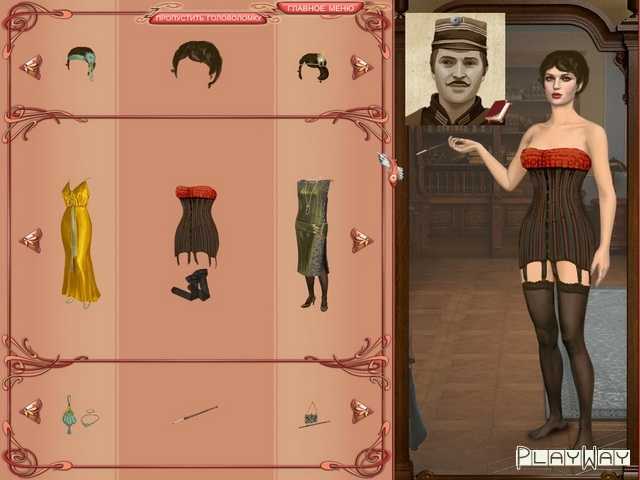The image size is (640, 480).
Task: Cycle outfits forward with the right arrow
Action: 361,240
